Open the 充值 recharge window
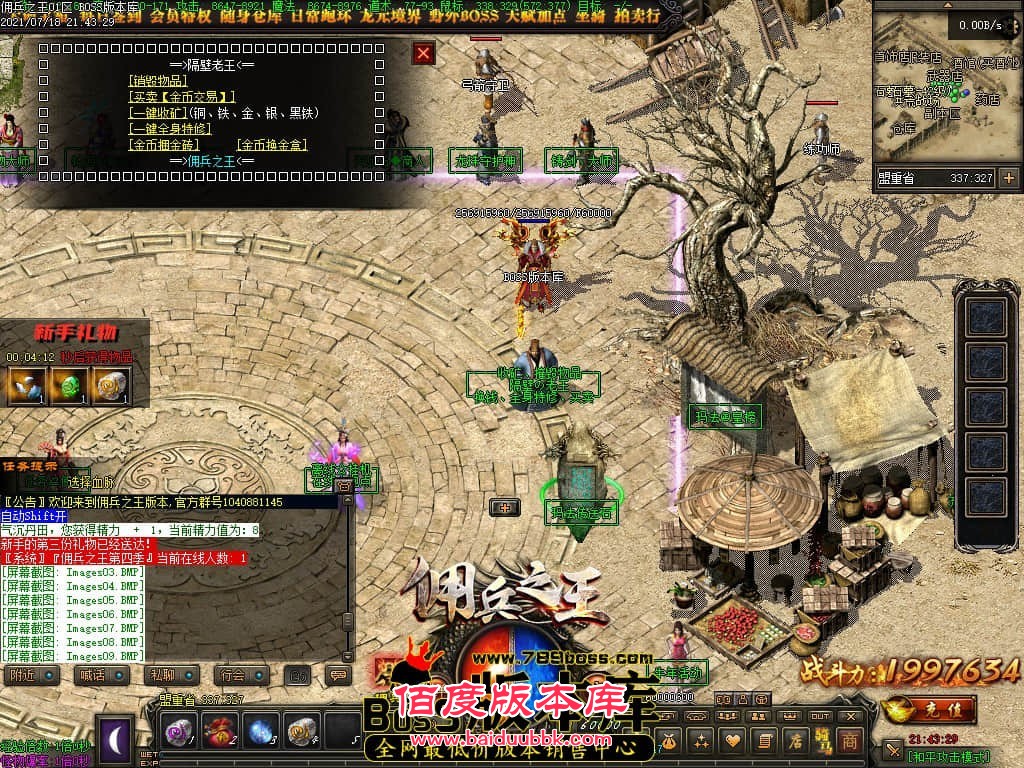Screen dimensions: 1024x768 930,708
